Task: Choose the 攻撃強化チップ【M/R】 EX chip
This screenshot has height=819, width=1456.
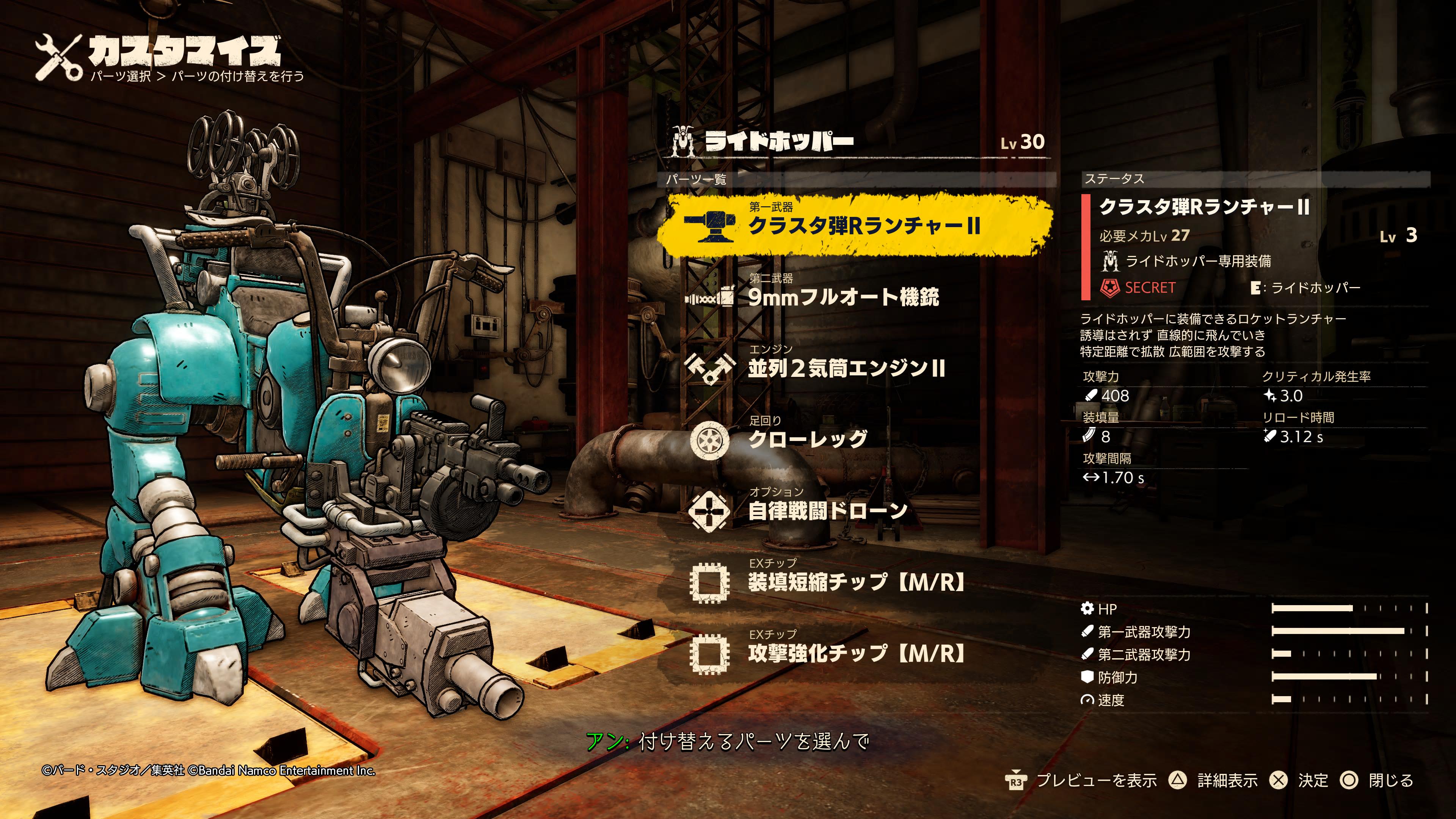Action: point(856,653)
